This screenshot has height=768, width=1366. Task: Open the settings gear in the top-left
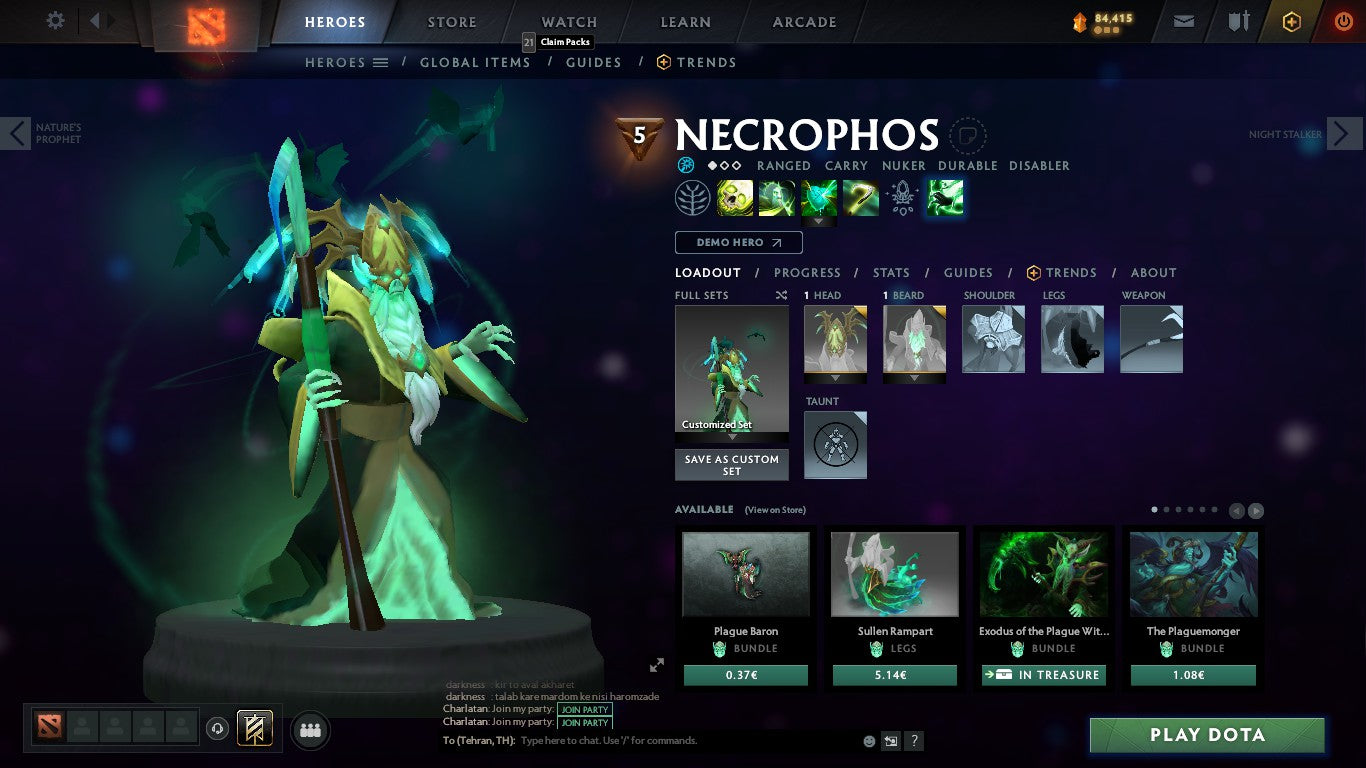point(55,19)
